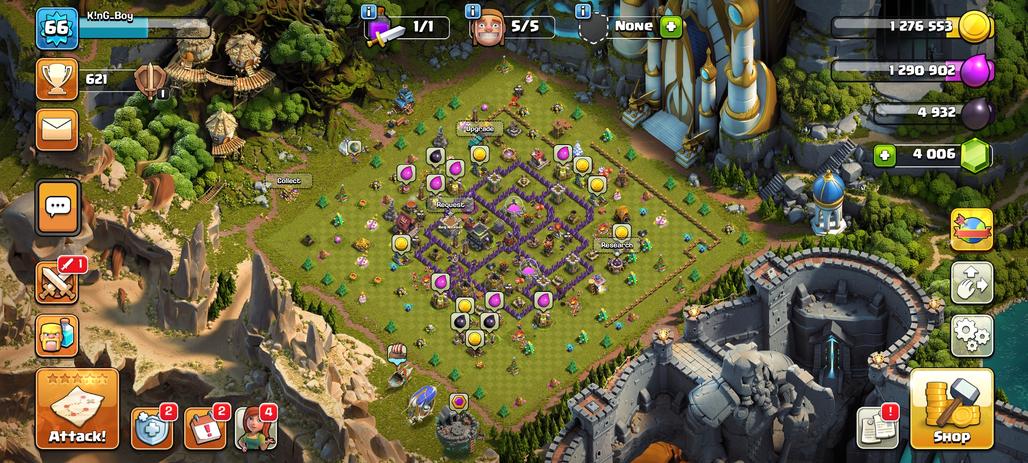This screenshot has width=1028, height=463.
Task: Open the news notes with red alert
Action: [x=877, y=427]
